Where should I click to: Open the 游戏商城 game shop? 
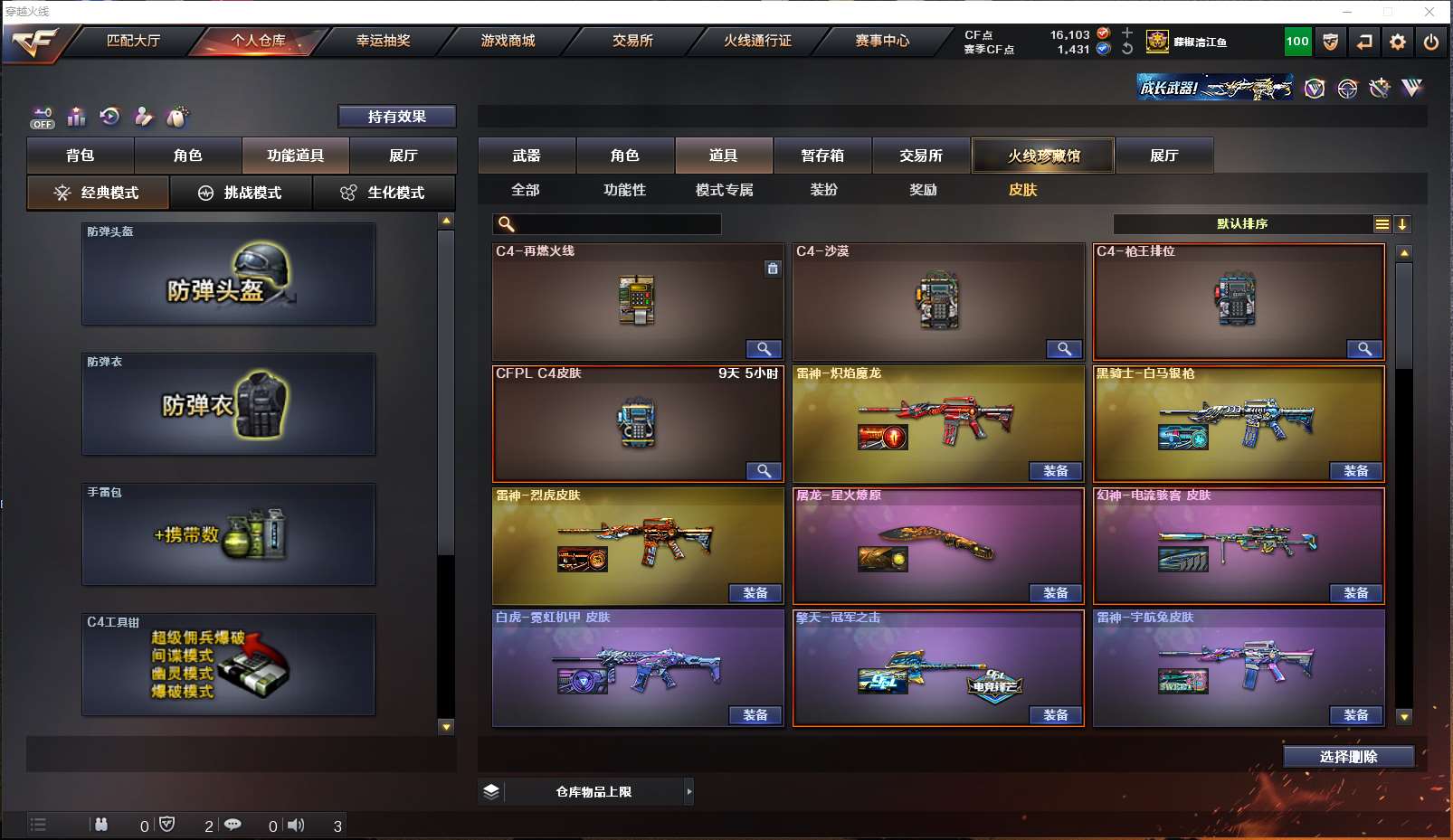pyautogui.click(x=508, y=41)
